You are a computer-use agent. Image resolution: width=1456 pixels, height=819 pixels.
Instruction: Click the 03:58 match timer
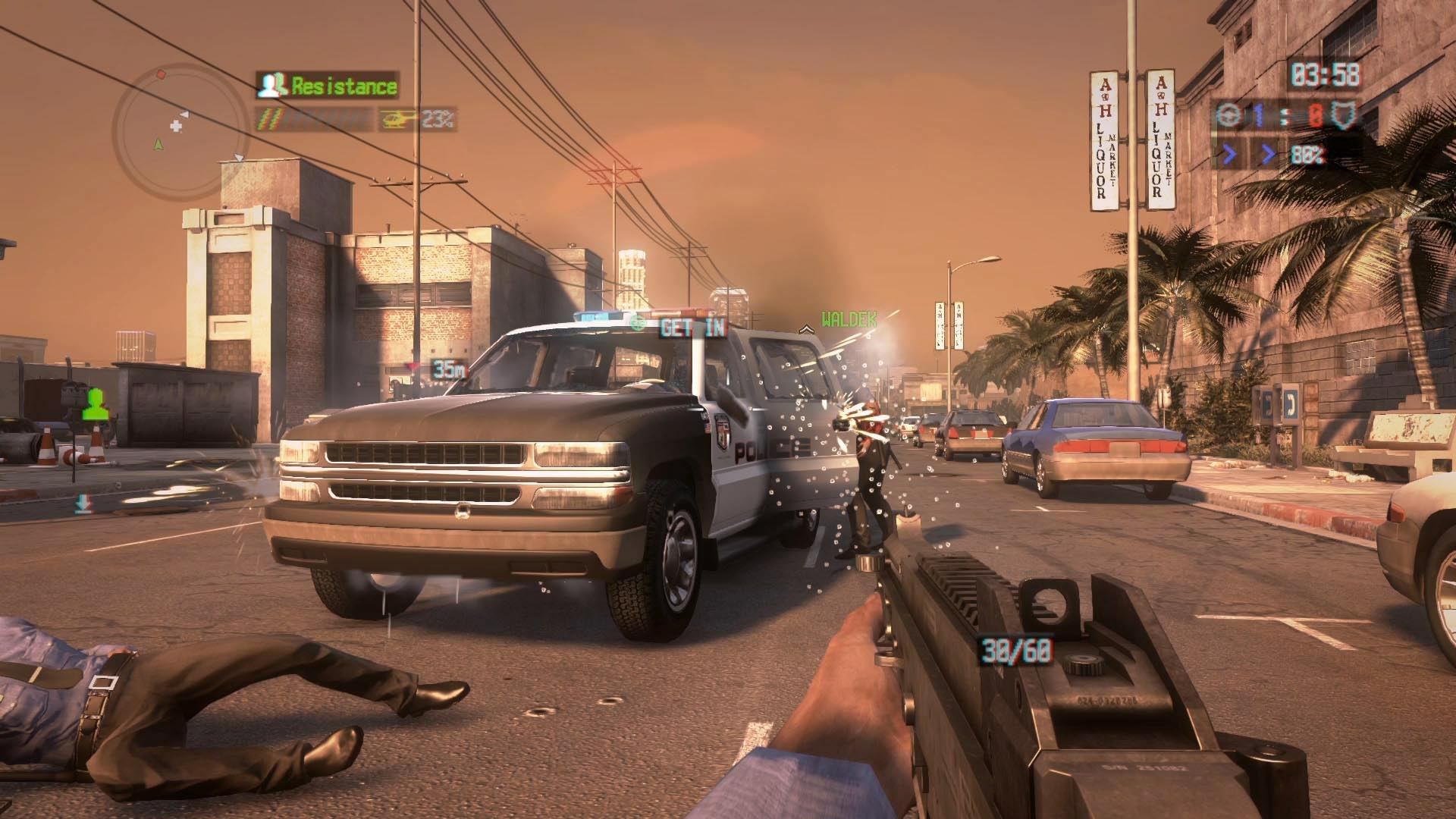click(1326, 73)
